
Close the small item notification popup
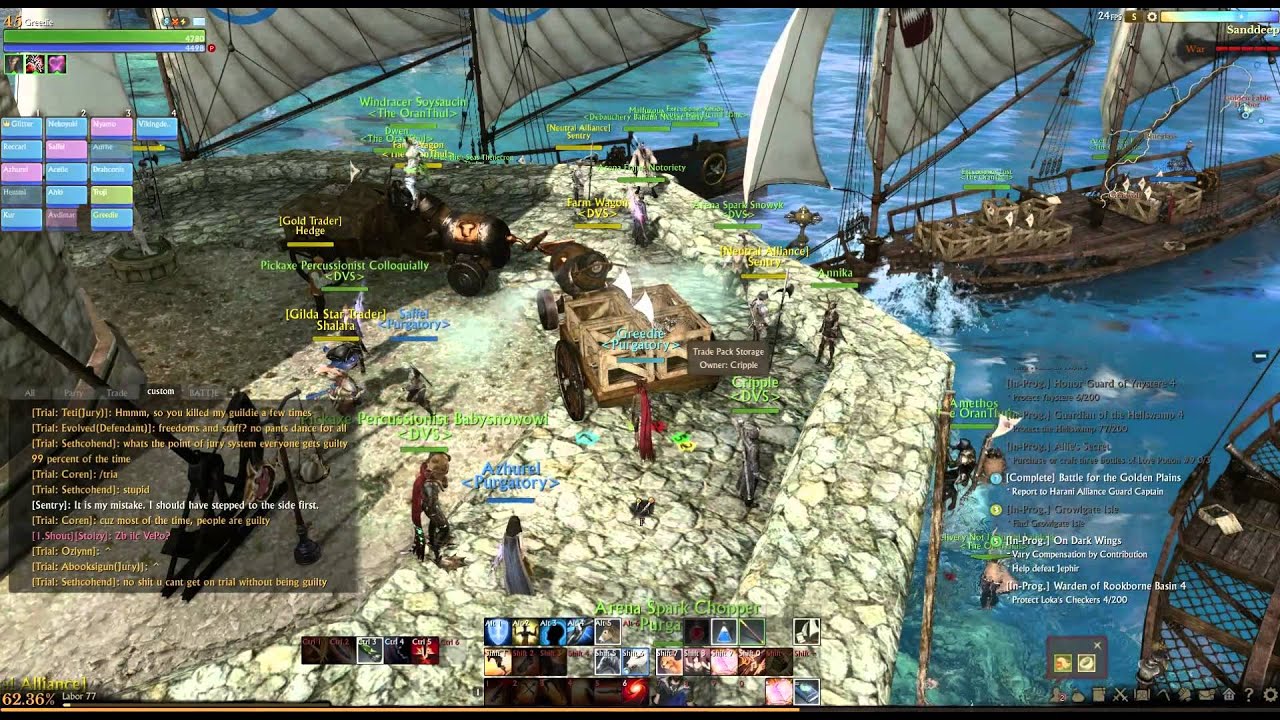click(1097, 645)
